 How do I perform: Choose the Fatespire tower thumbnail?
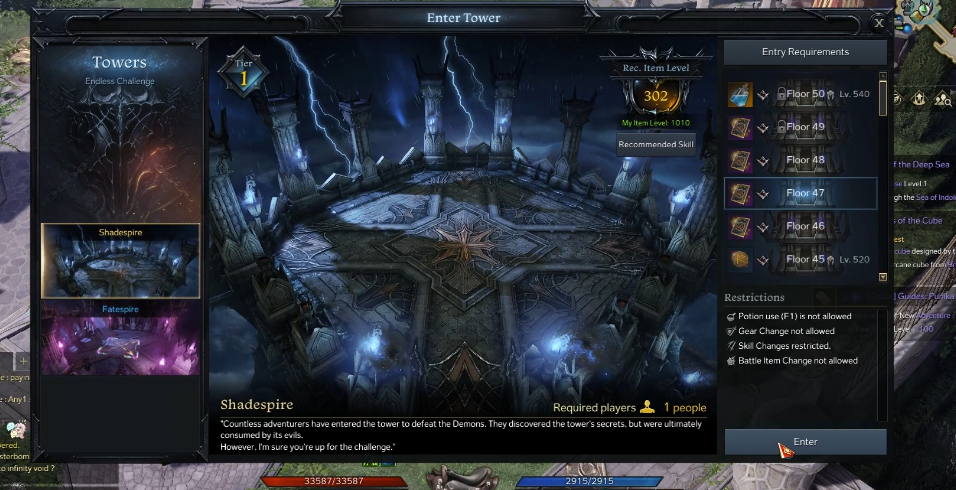coord(120,338)
